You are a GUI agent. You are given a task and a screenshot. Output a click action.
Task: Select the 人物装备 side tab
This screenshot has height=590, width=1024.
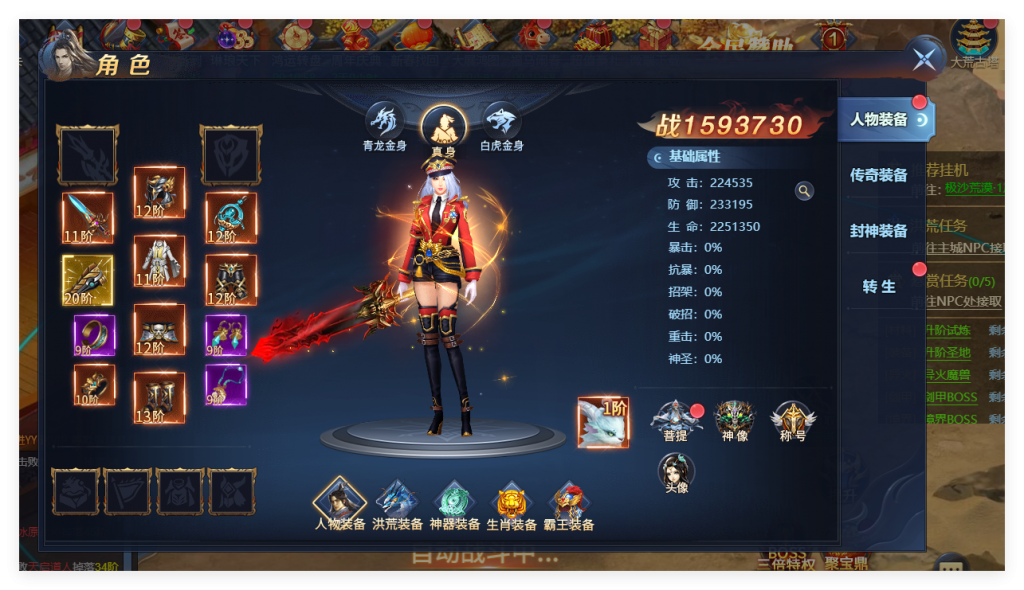tap(881, 120)
